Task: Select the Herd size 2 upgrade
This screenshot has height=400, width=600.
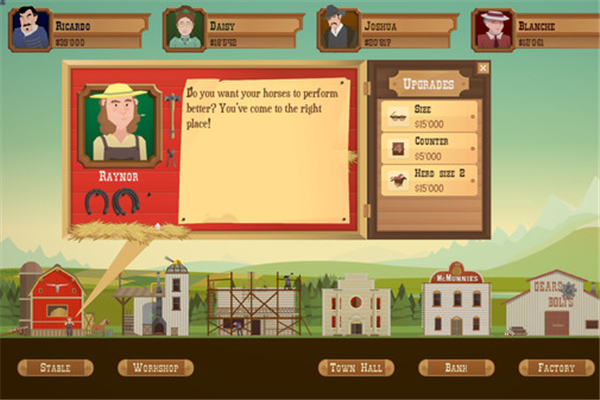Action: tap(430, 180)
